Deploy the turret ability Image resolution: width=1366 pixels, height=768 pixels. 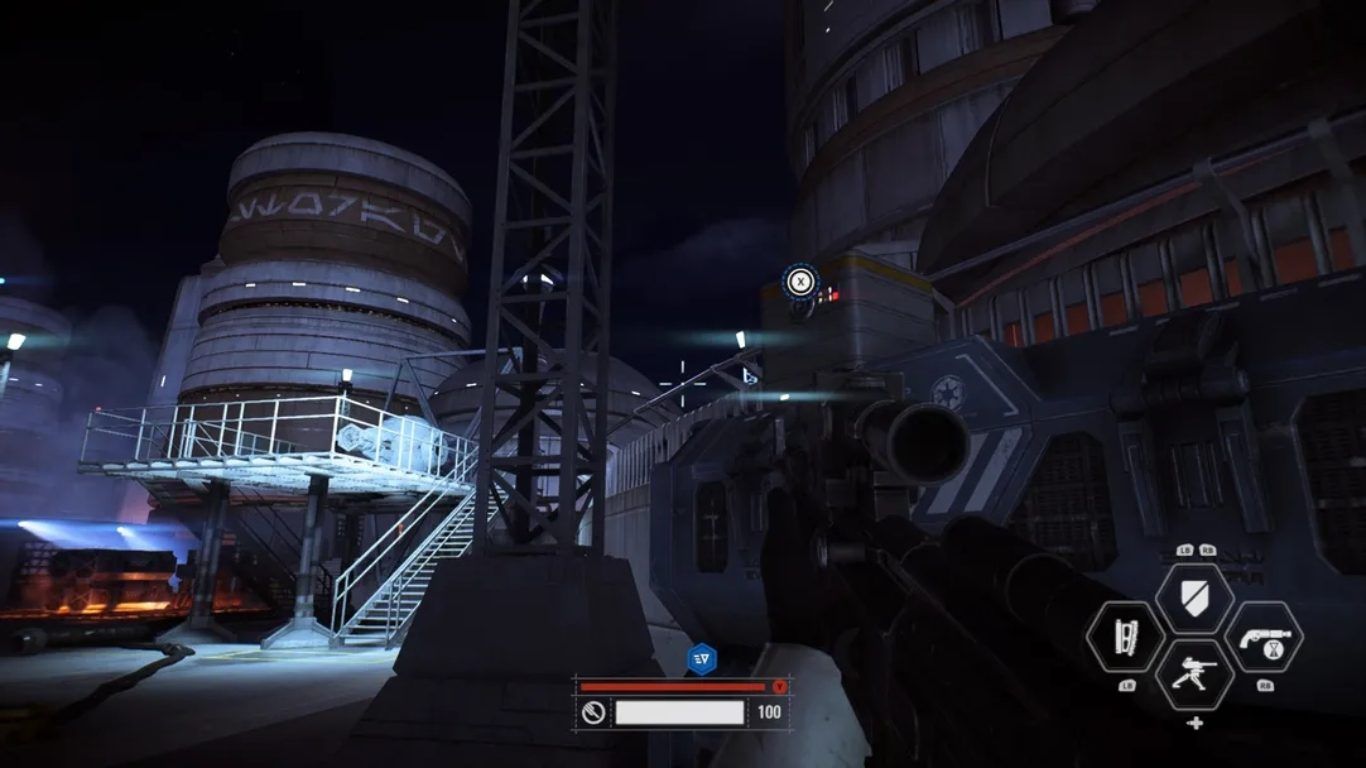coord(1194,674)
